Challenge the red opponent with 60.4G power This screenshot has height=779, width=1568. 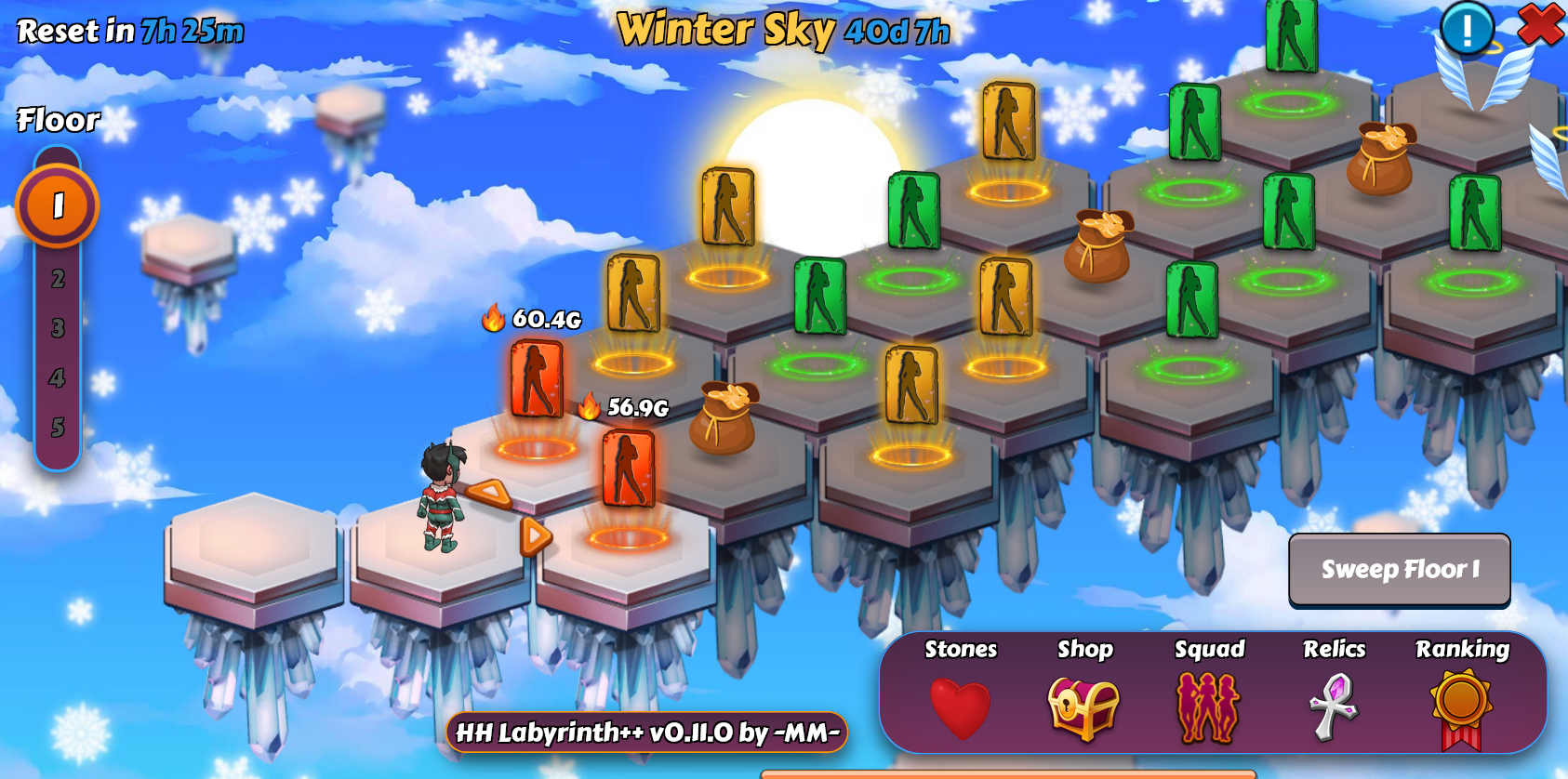point(537,379)
